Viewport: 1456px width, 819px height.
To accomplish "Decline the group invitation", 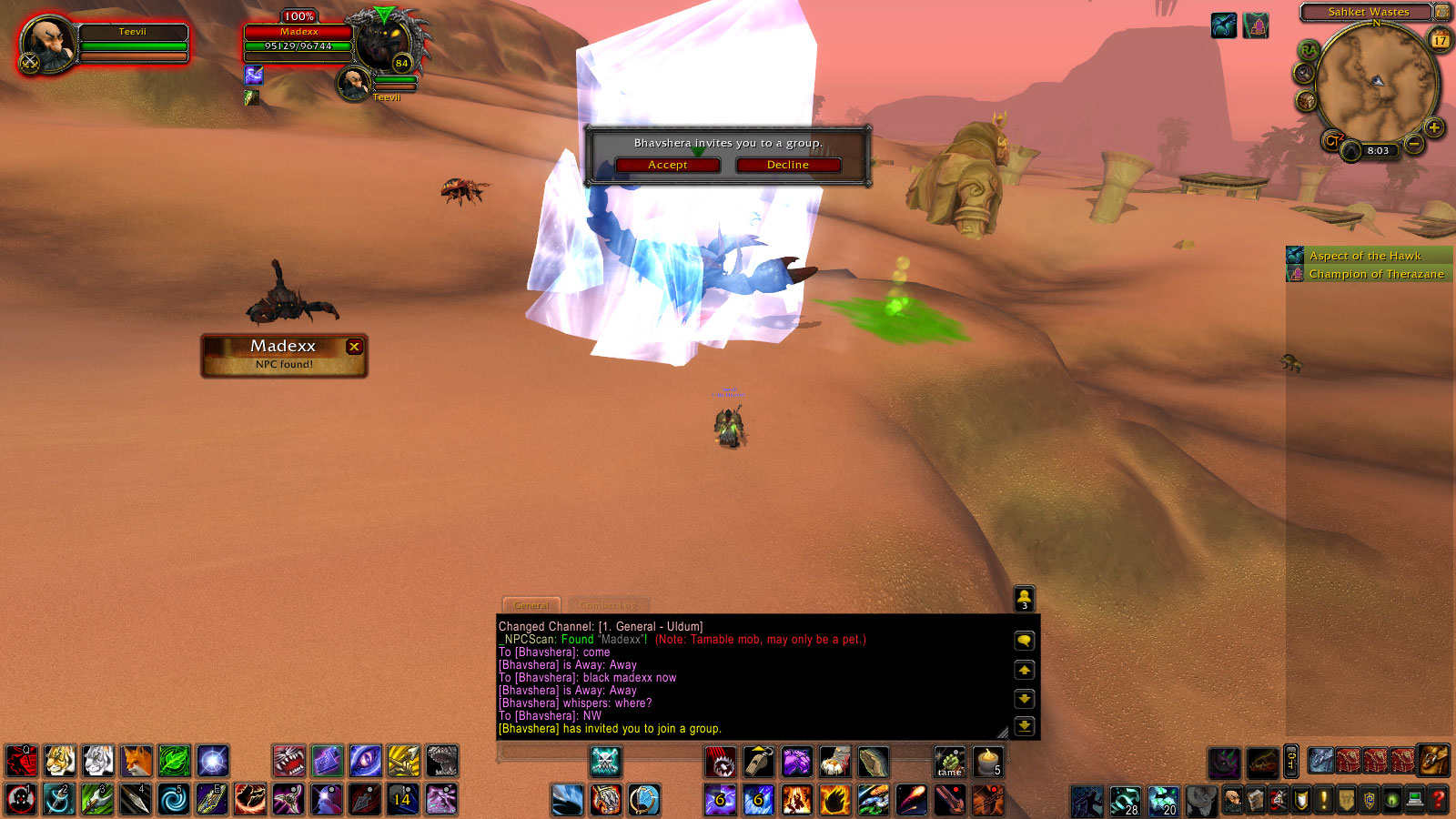I will 787,165.
